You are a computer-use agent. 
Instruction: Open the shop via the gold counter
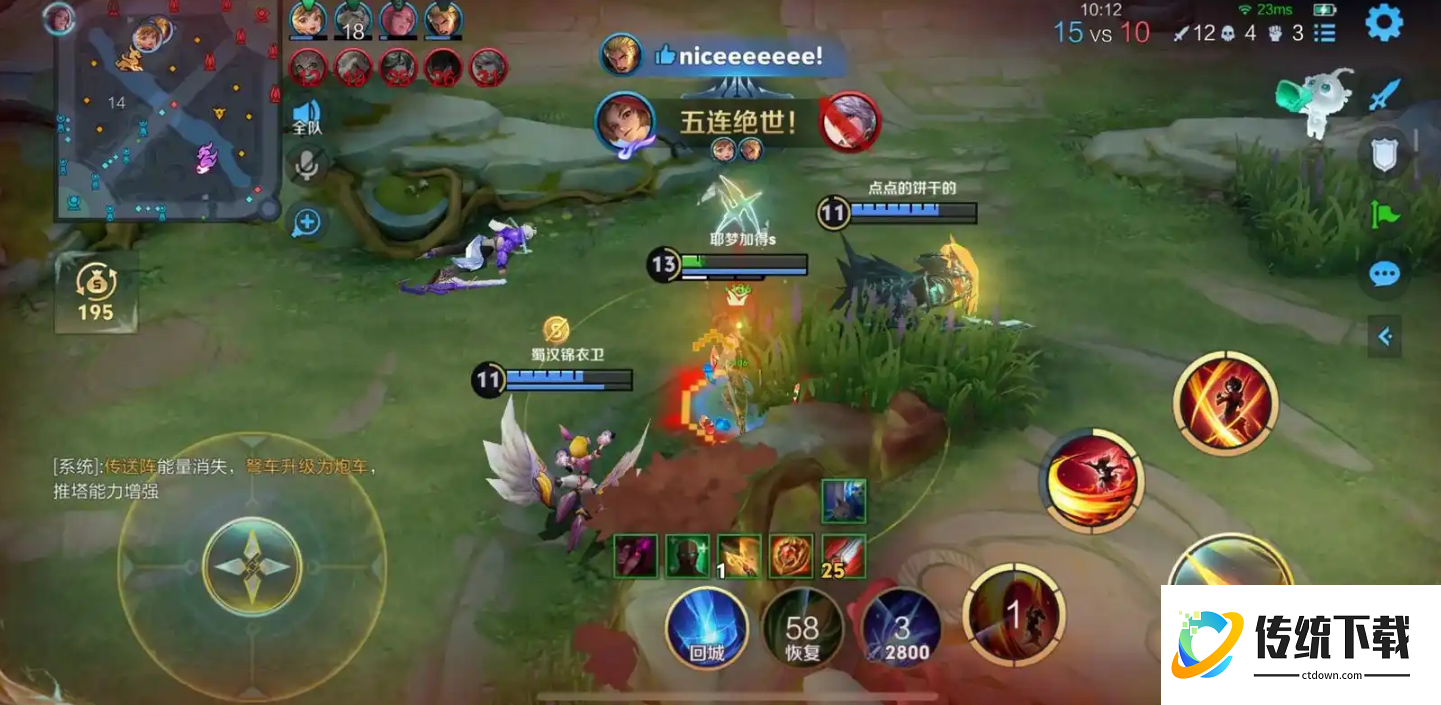[96, 292]
